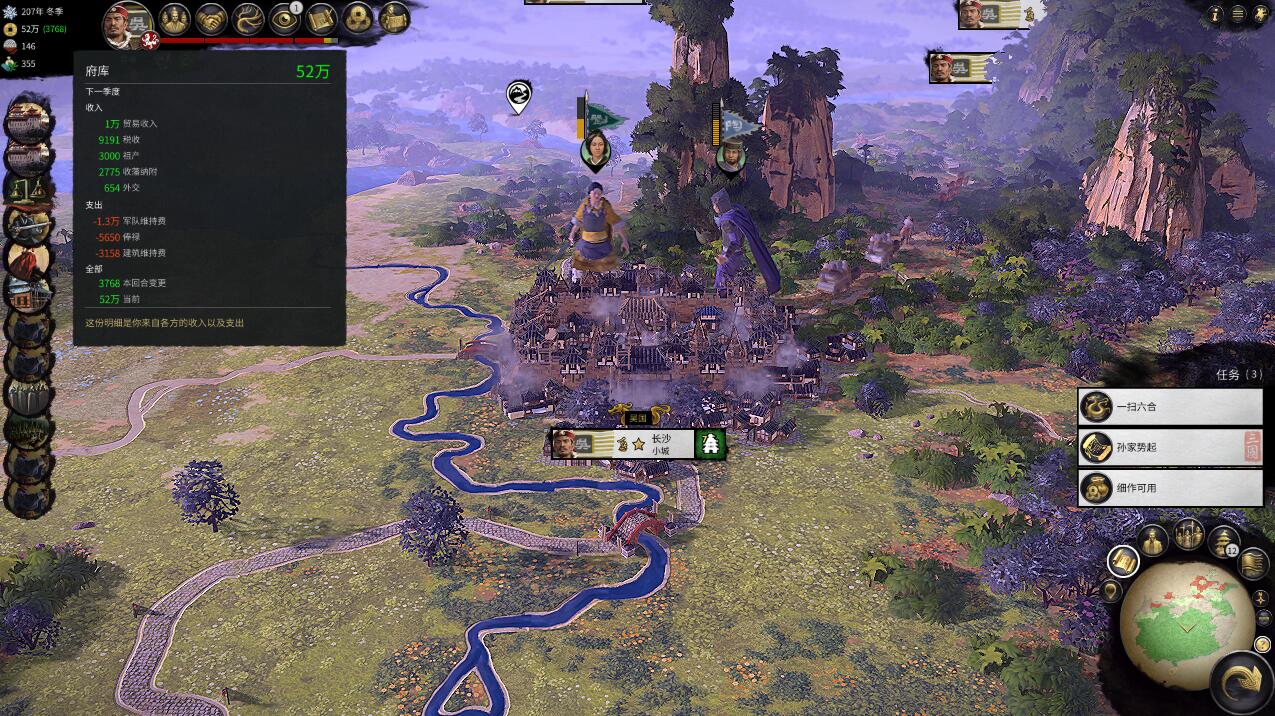
Task: Open the court panel with three figures
Action: click(174, 19)
